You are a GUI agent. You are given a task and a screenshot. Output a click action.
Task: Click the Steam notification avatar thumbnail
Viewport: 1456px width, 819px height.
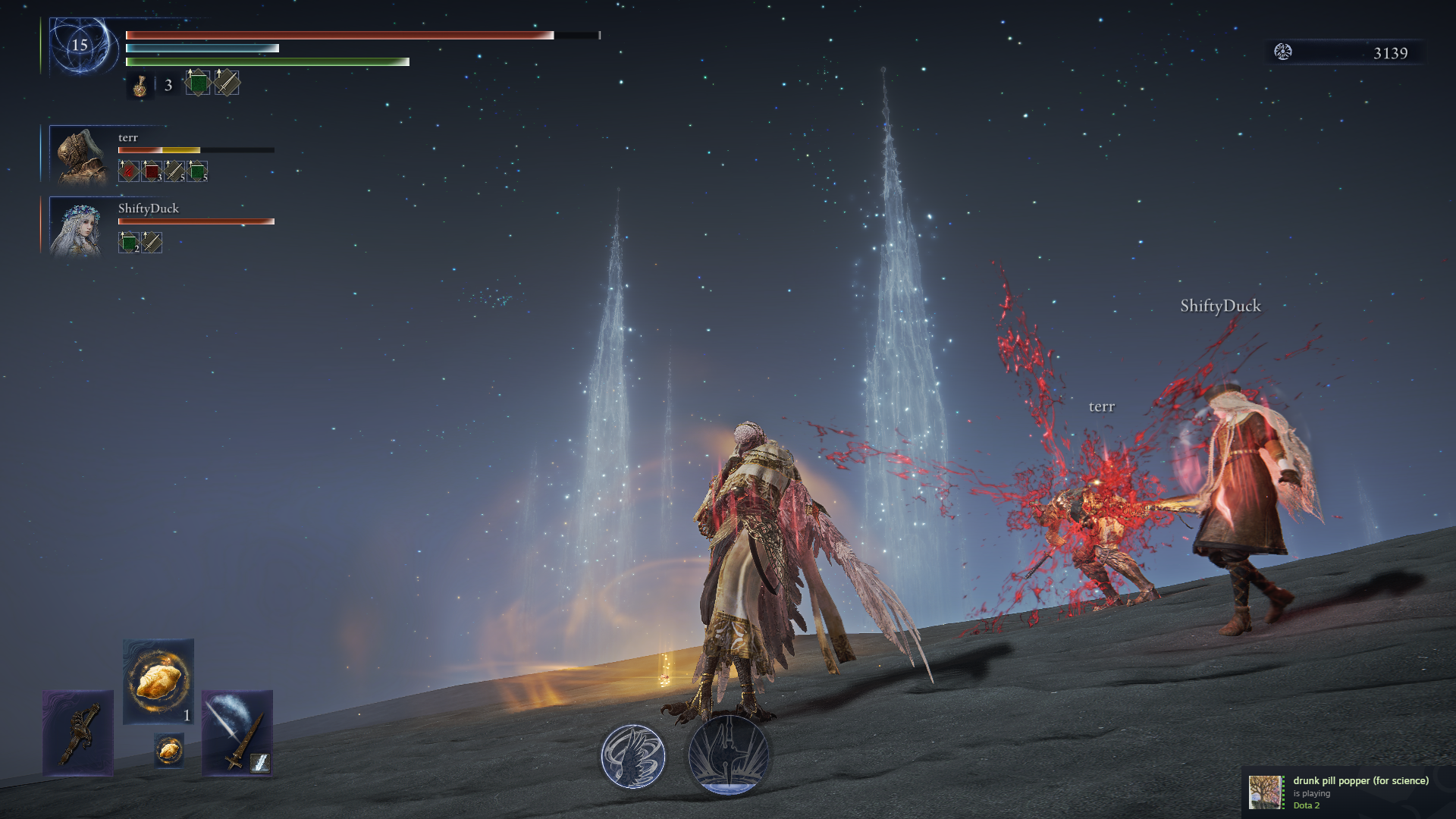tap(1266, 792)
